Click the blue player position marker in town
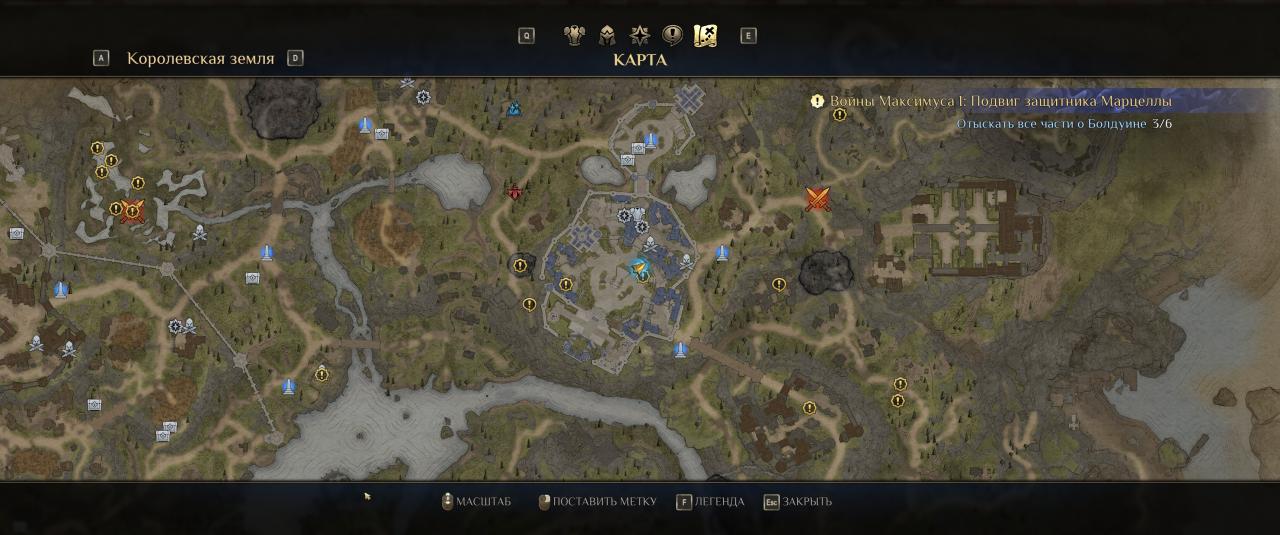Image resolution: width=1280 pixels, height=535 pixels. (639, 268)
